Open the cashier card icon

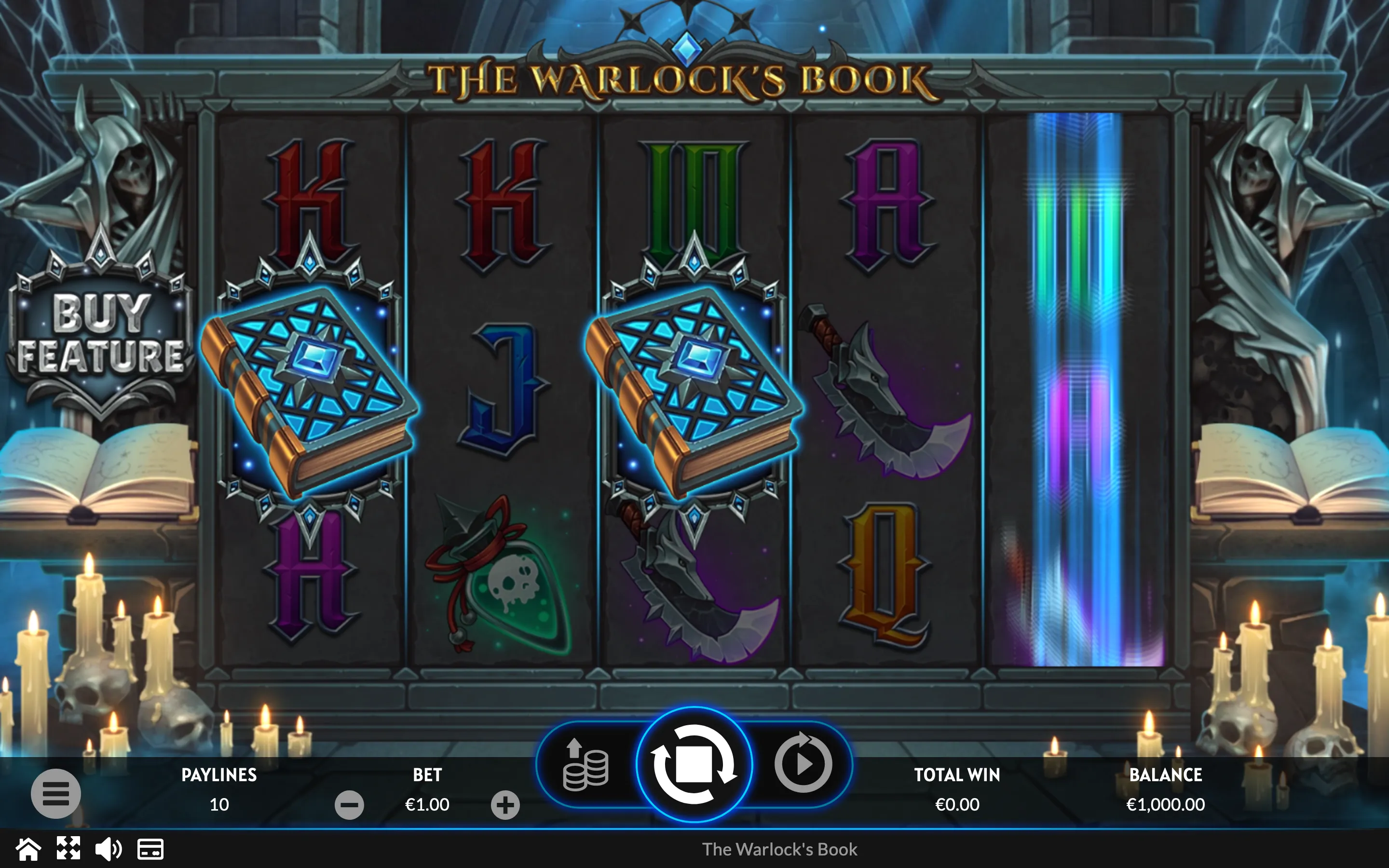150,849
